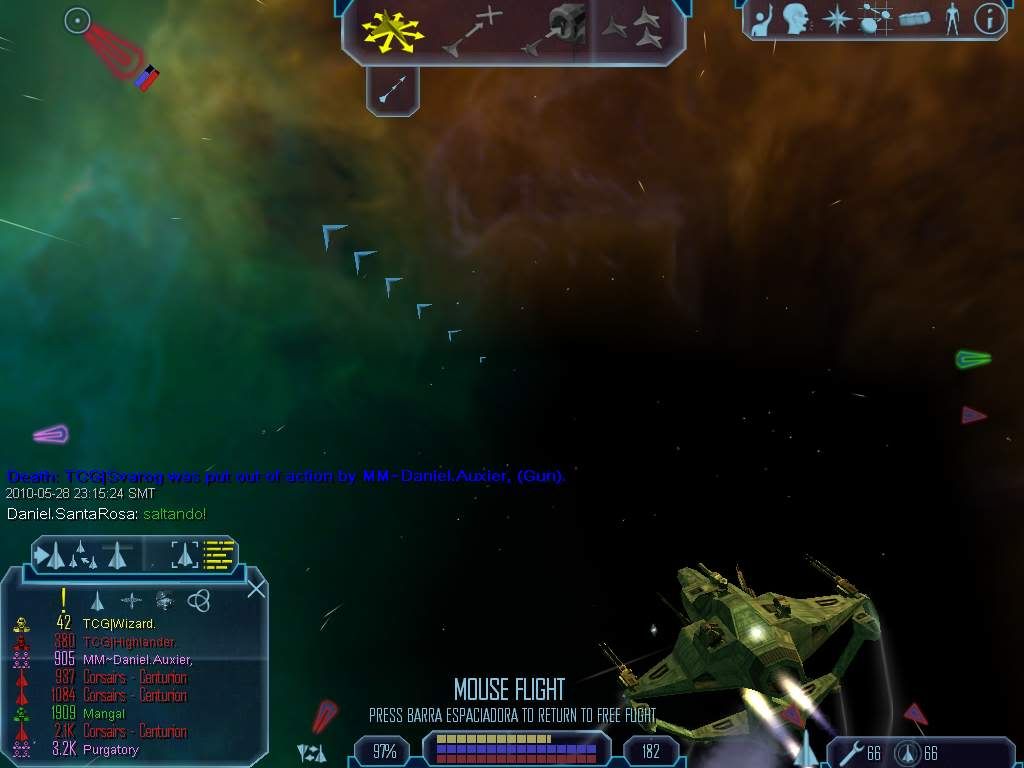The image size is (1024, 768).
Task: Use the wrench nanobot repair icon
Action: (x=850, y=753)
